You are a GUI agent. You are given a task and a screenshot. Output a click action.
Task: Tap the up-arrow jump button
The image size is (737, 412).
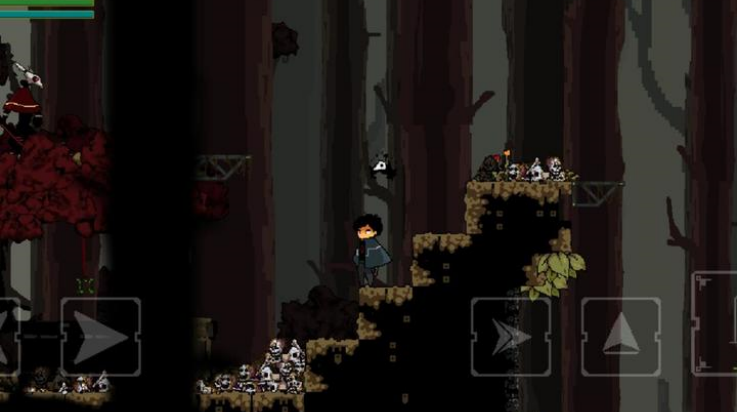620,337
